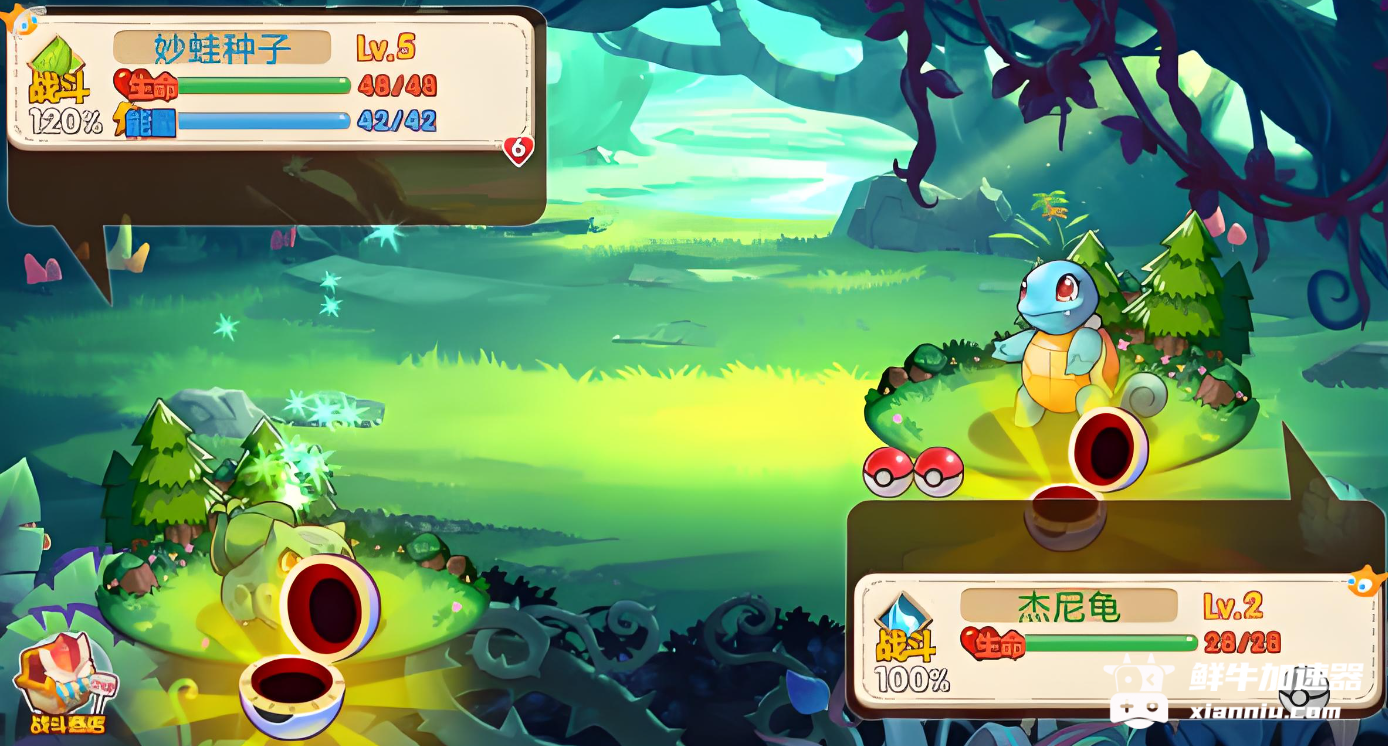Select the 妙蛙种子 name plate
Screen dimensions: 1388x746
pos(222,48)
